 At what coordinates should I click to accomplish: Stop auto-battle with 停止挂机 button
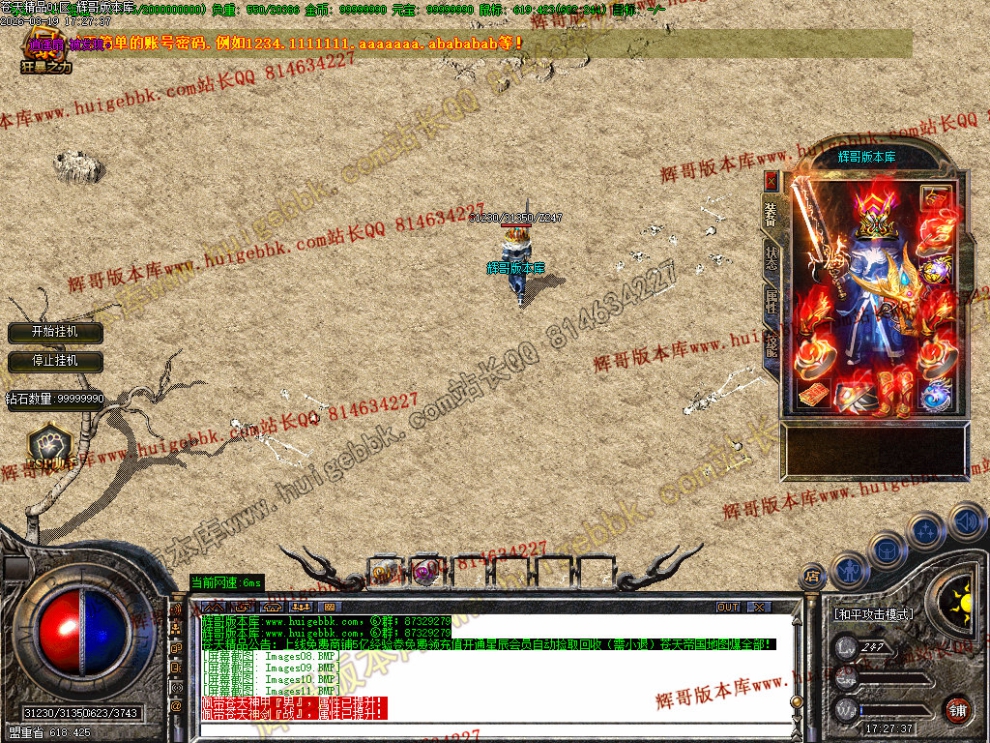coord(54,361)
